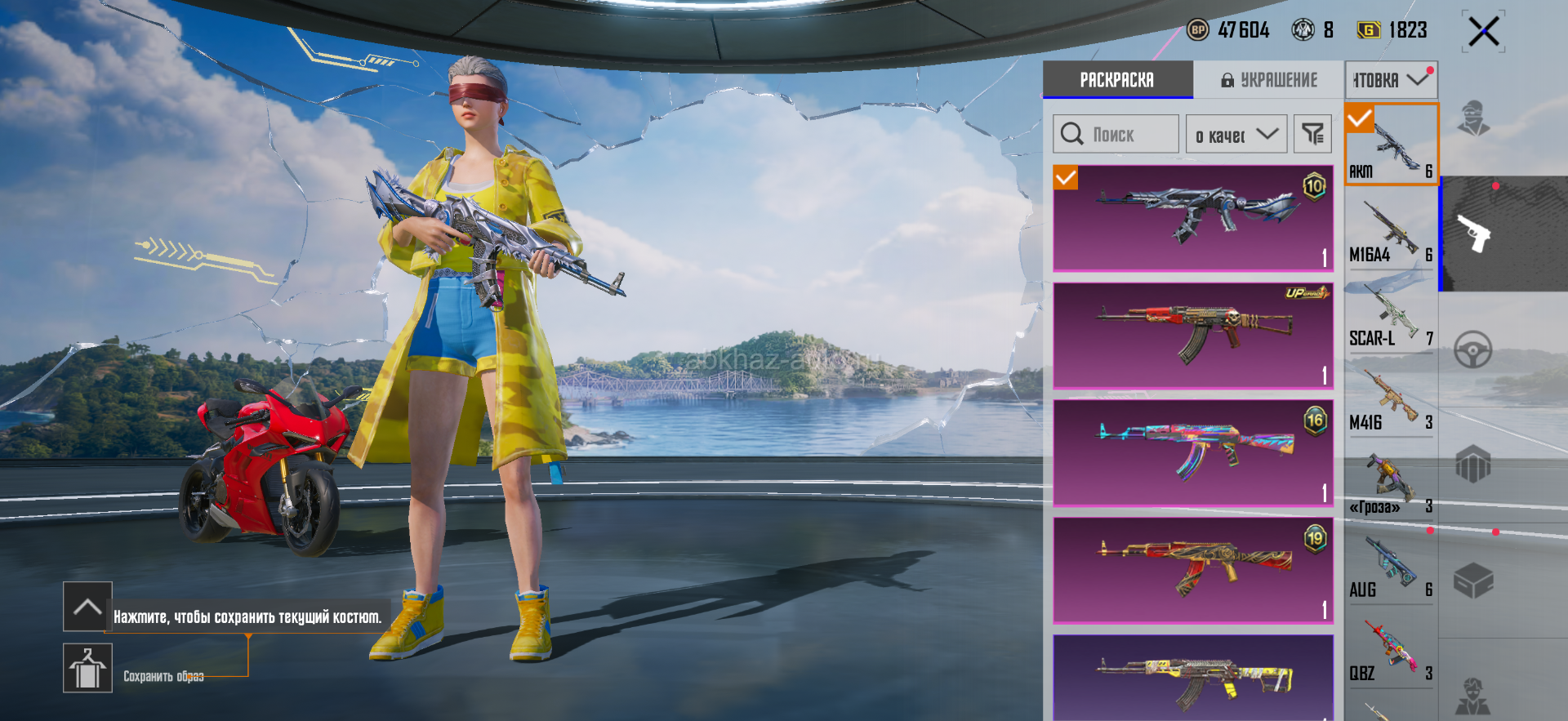Open the skin filter button
The height and width of the screenshot is (721, 1568).
pyautogui.click(x=1312, y=135)
